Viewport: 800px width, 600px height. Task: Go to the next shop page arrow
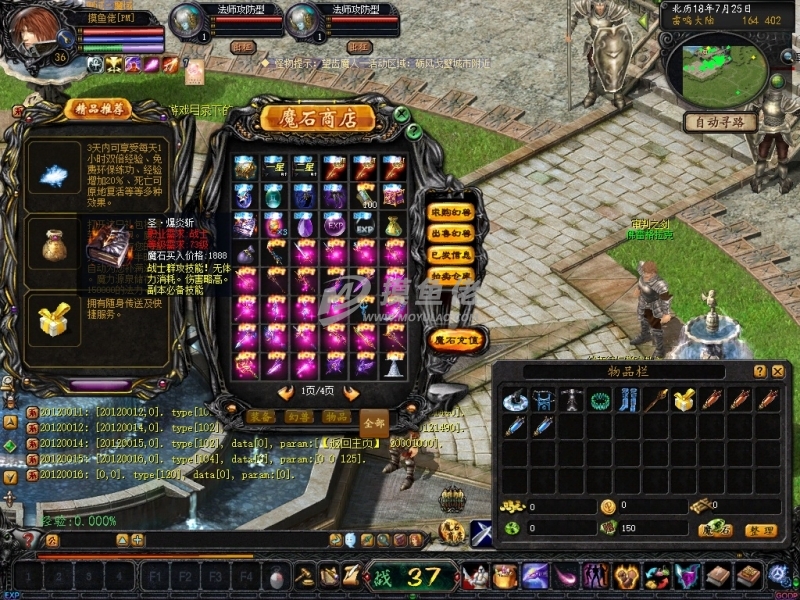pyautogui.click(x=351, y=393)
